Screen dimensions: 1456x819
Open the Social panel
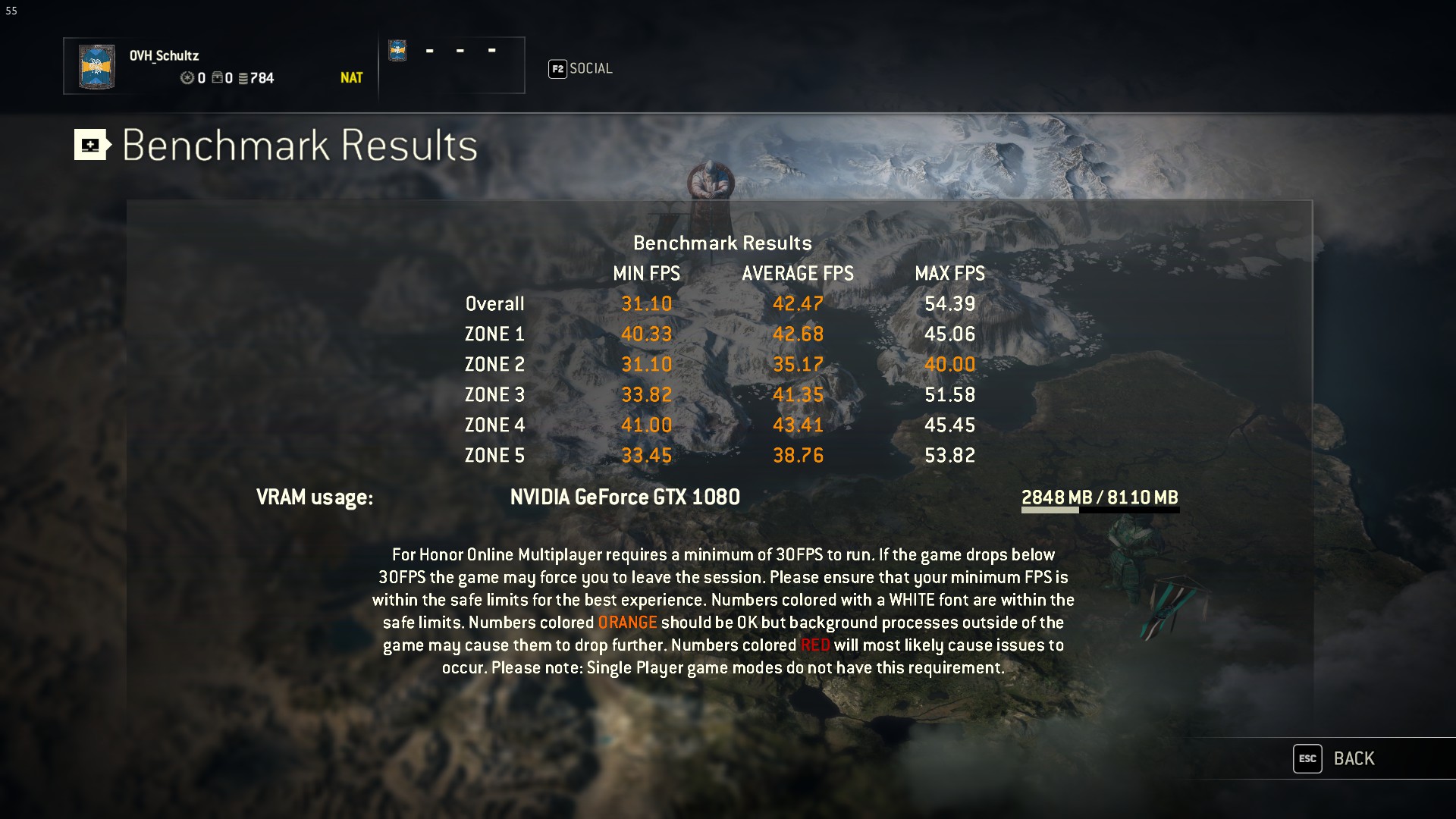[581, 69]
